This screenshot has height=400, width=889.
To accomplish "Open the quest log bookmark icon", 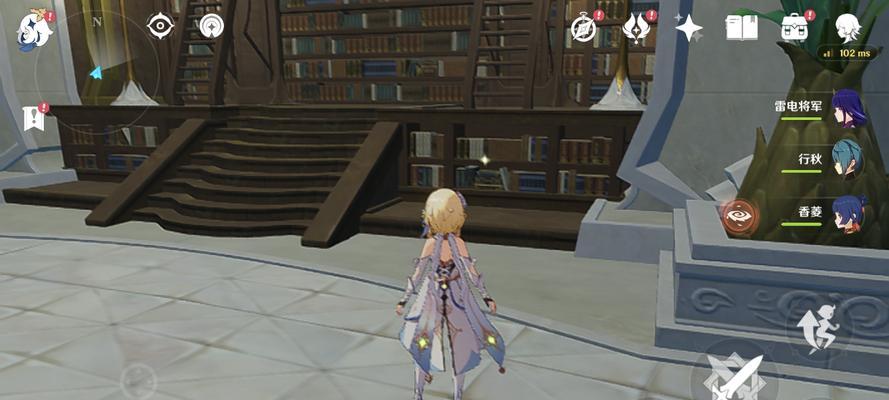I will tap(33, 118).
